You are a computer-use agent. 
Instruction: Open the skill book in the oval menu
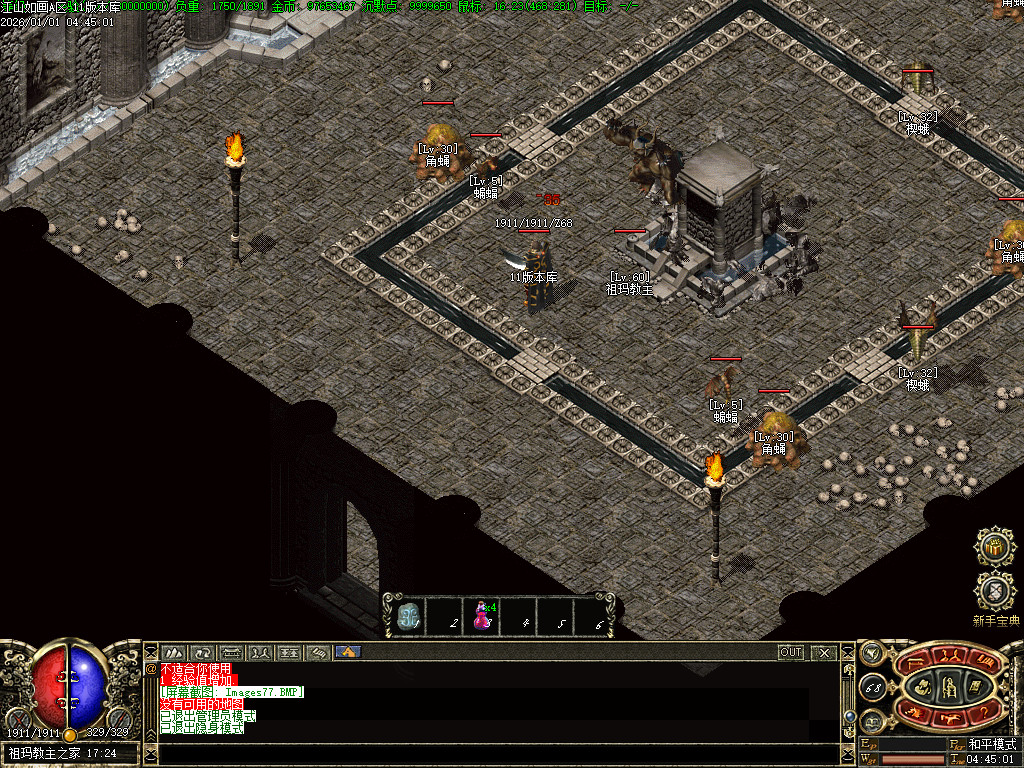coord(975,687)
